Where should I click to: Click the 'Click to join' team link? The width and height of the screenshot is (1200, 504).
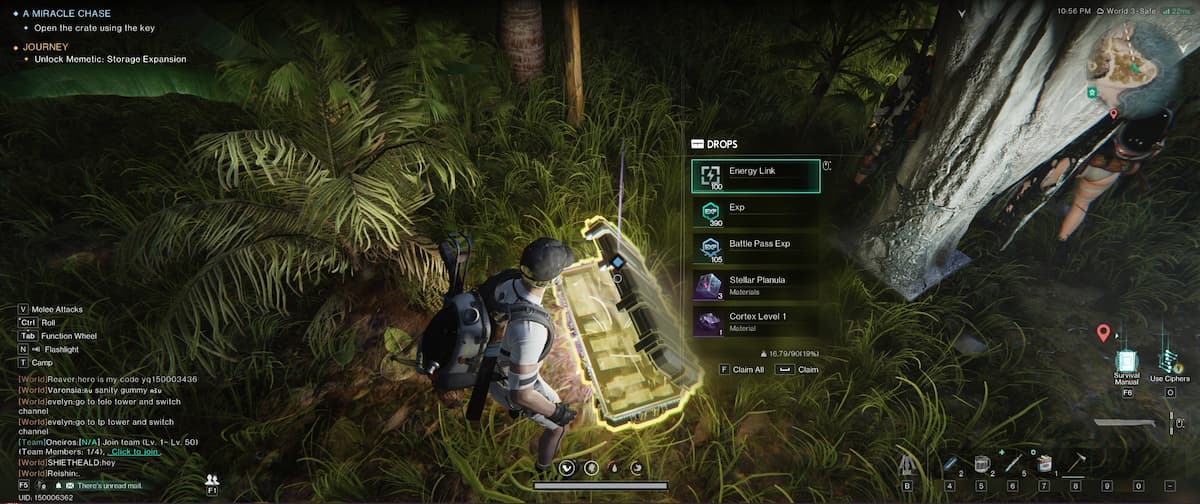click(134, 452)
